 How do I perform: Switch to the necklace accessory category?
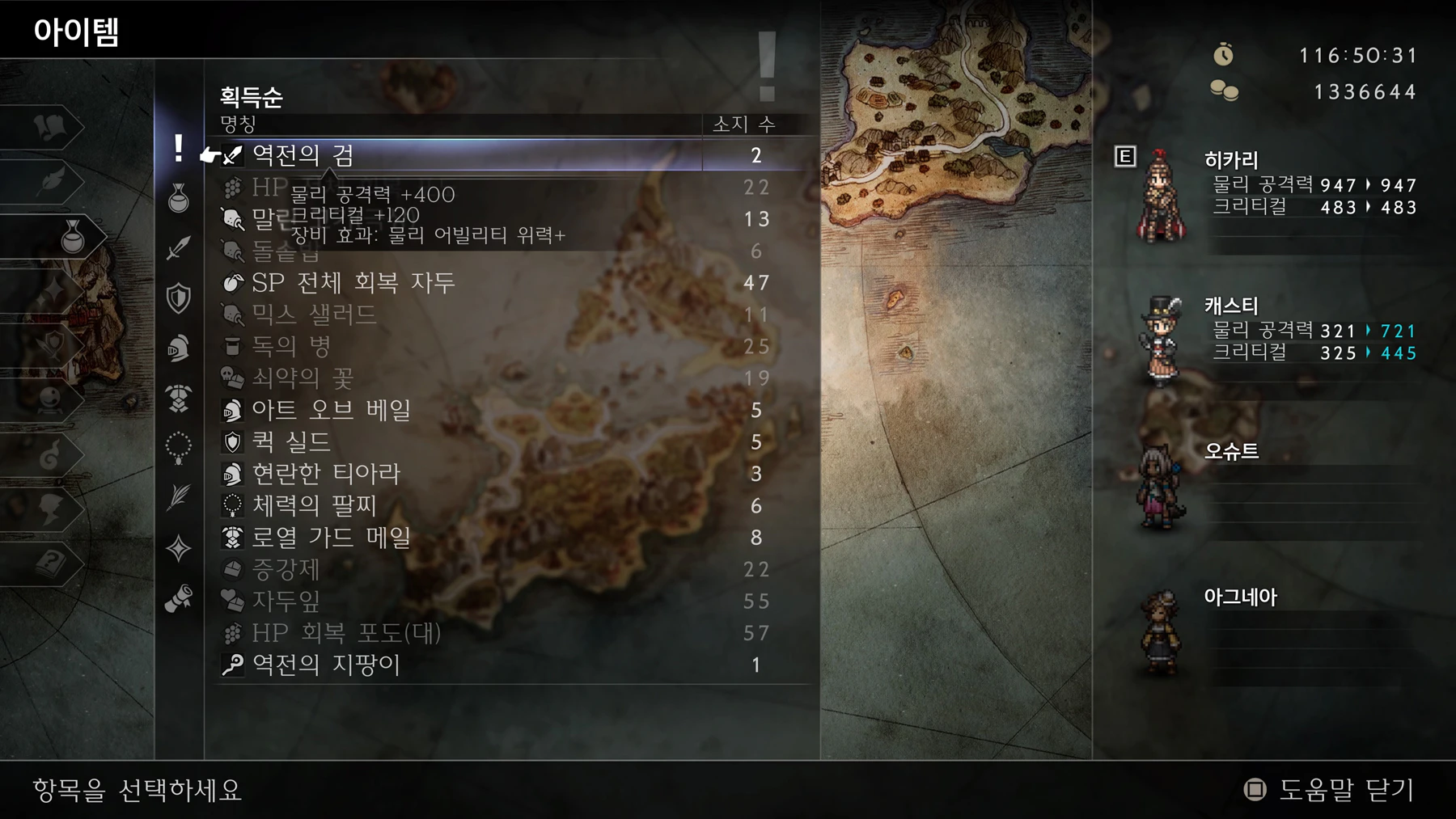point(179,447)
